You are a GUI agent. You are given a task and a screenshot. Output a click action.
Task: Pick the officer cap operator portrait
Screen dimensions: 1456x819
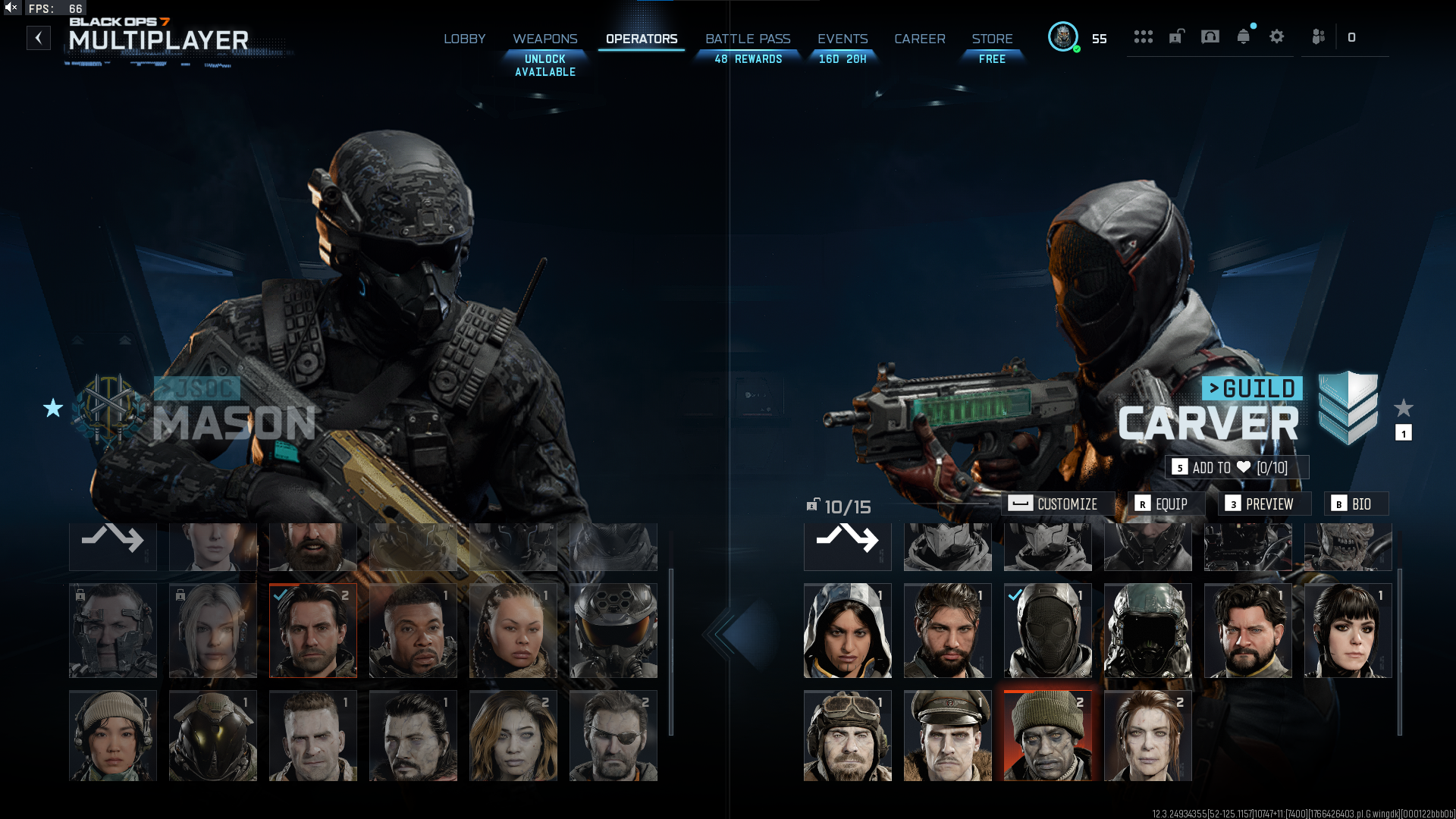[947, 736]
